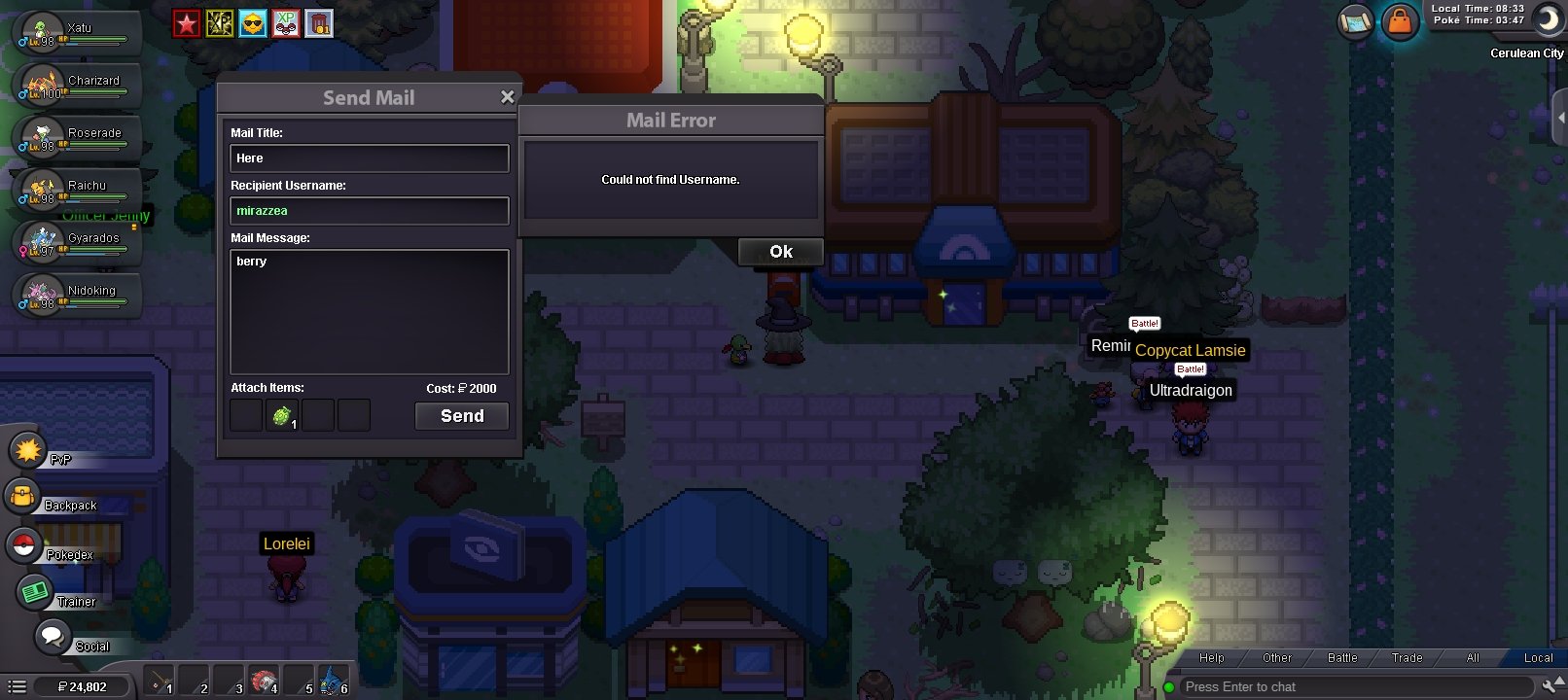Open the shop bag icon top right
Image resolution: width=1568 pixels, height=700 pixels.
[x=1398, y=21]
